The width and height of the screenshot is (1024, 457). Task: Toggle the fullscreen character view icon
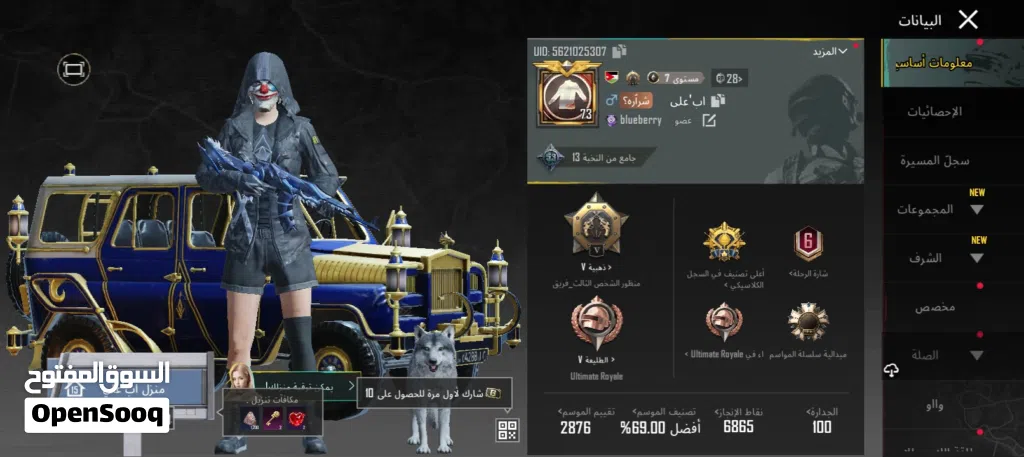(x=73, y=68)
